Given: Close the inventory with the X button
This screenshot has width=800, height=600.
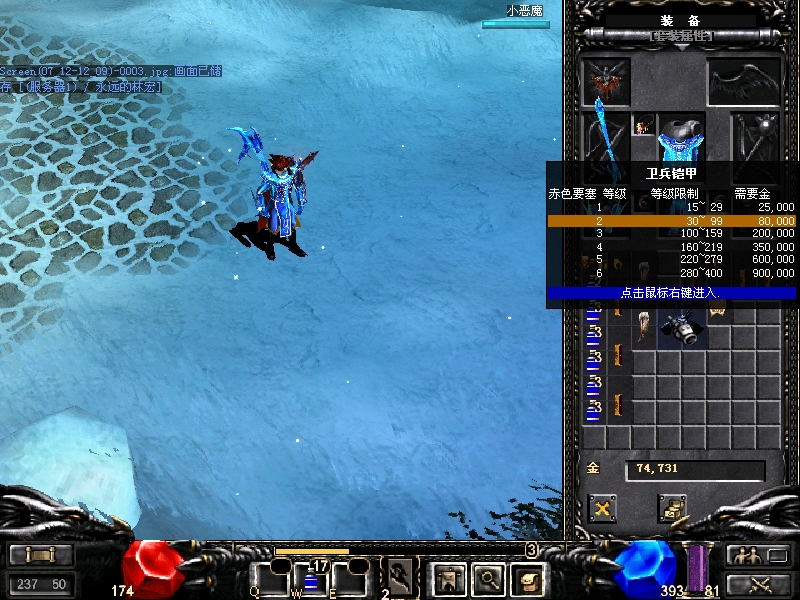Looking at the screenshot, I should [x=602, y=509].
